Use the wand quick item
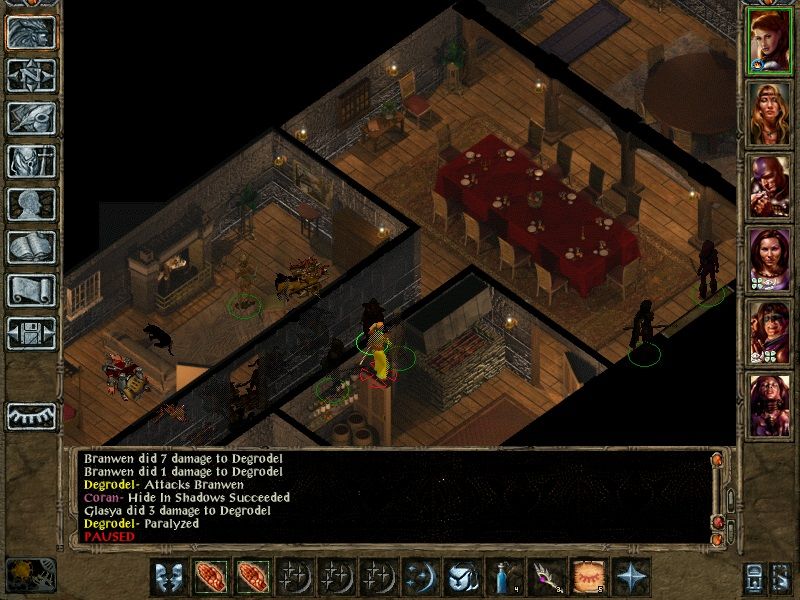 point(544,577)
